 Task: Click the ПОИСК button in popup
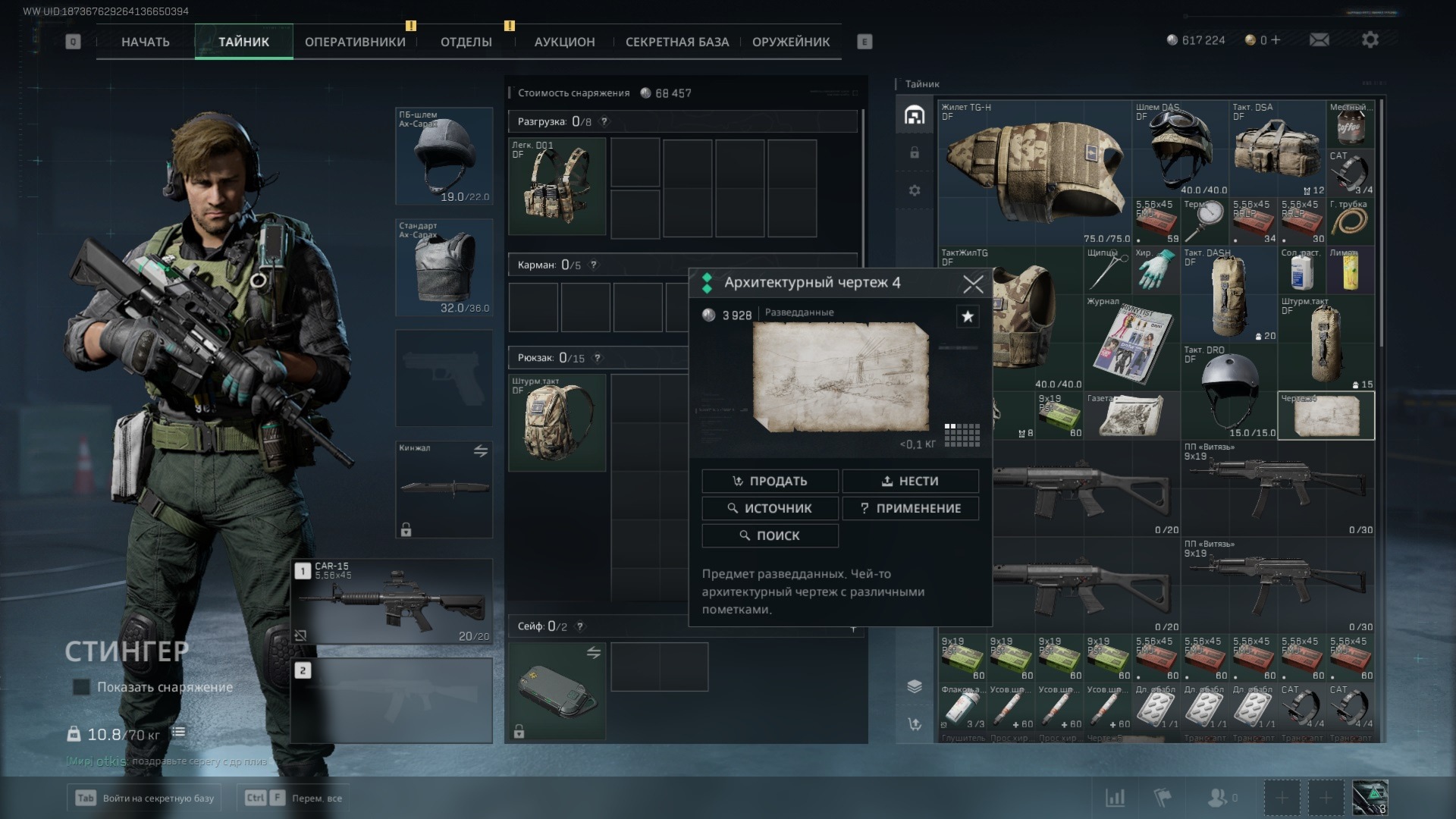pyautogui.click(x=770, y=535)
